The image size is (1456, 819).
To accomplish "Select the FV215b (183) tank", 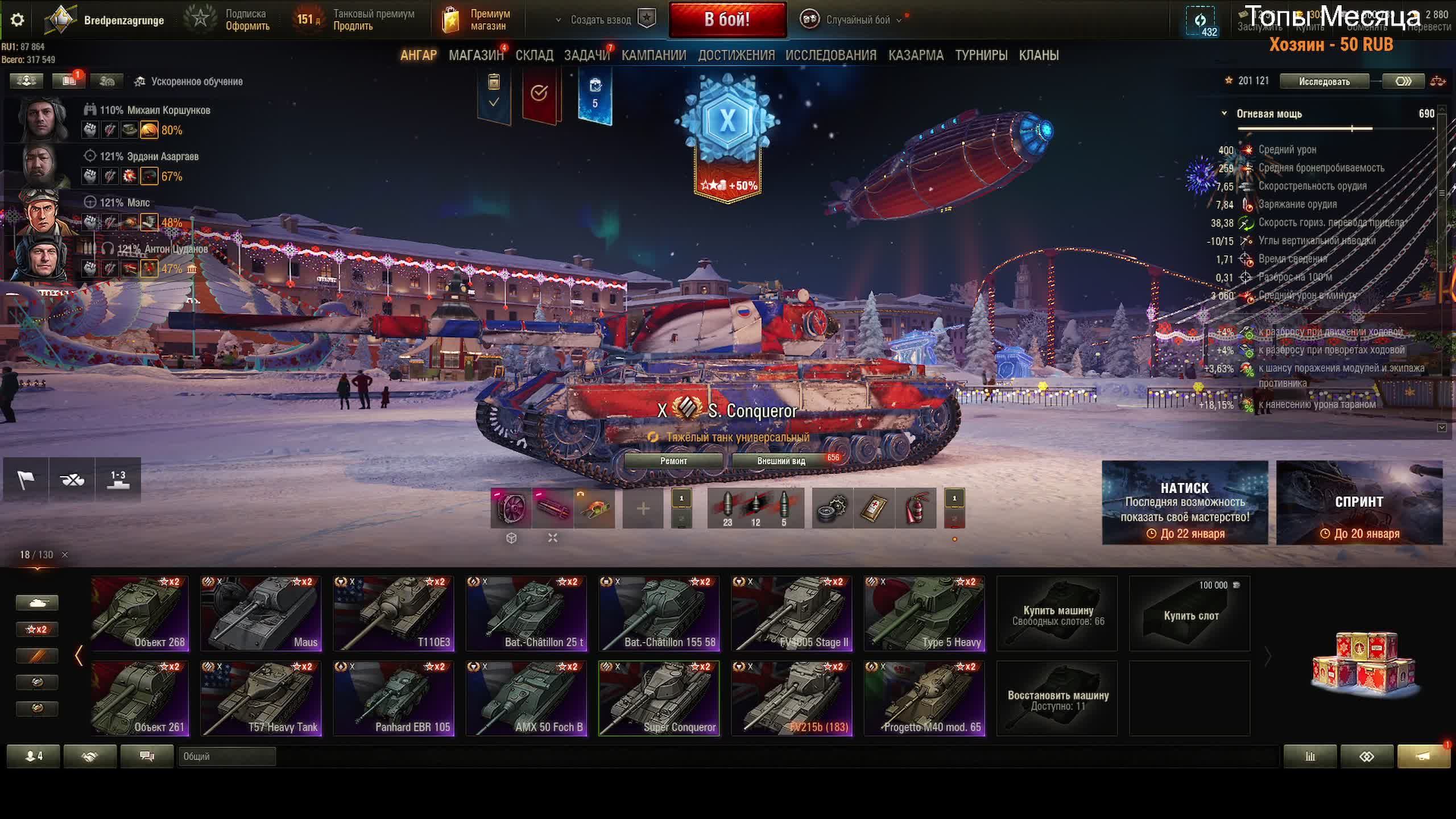I will 792,698.
